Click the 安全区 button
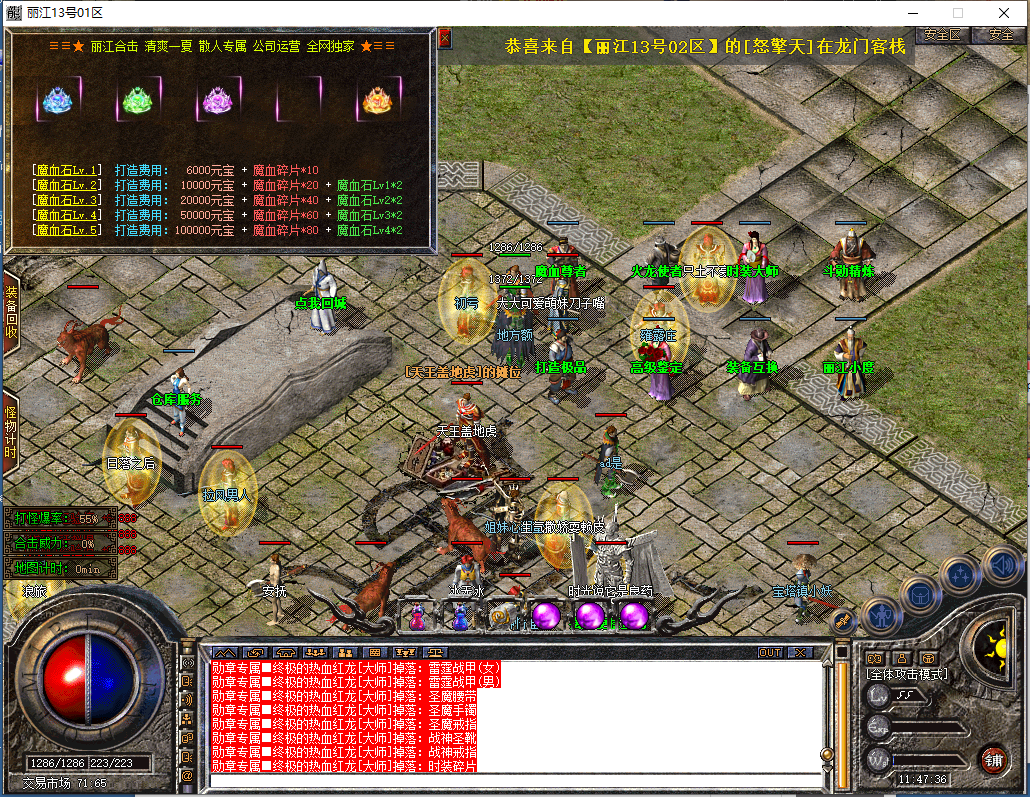The width and height of the screenshot is (1030, 797). click(x=943, y=34)
